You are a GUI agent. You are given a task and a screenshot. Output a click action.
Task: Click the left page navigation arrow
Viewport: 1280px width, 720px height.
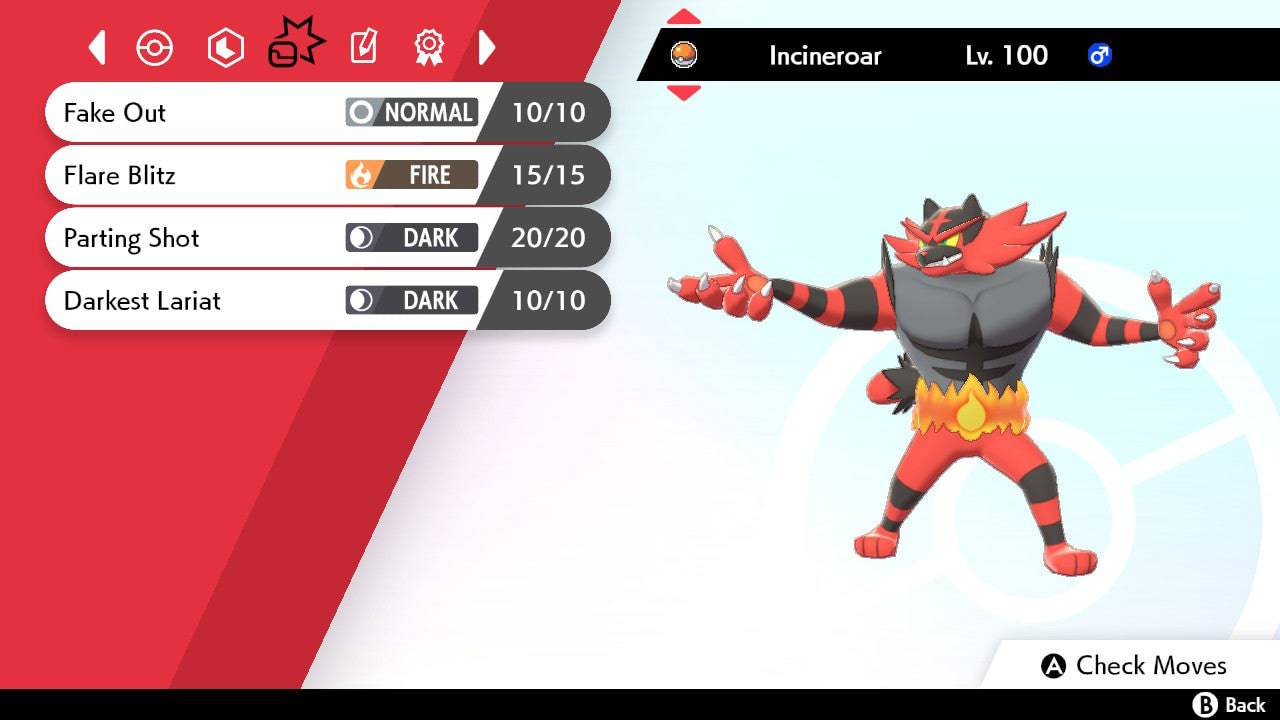pyautogui.click(x=97, y=47)
